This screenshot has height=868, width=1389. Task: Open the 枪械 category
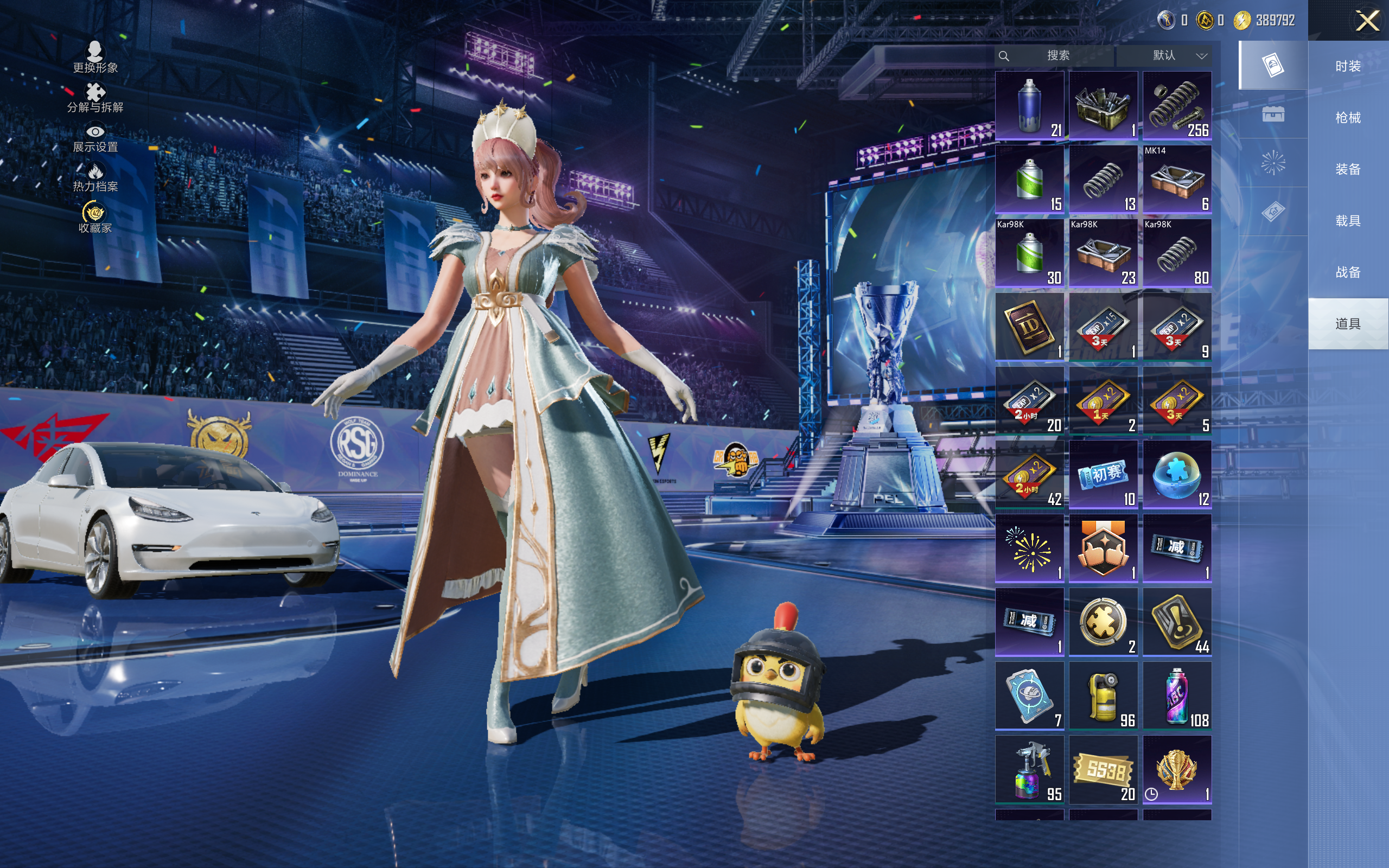(1347, 118)
